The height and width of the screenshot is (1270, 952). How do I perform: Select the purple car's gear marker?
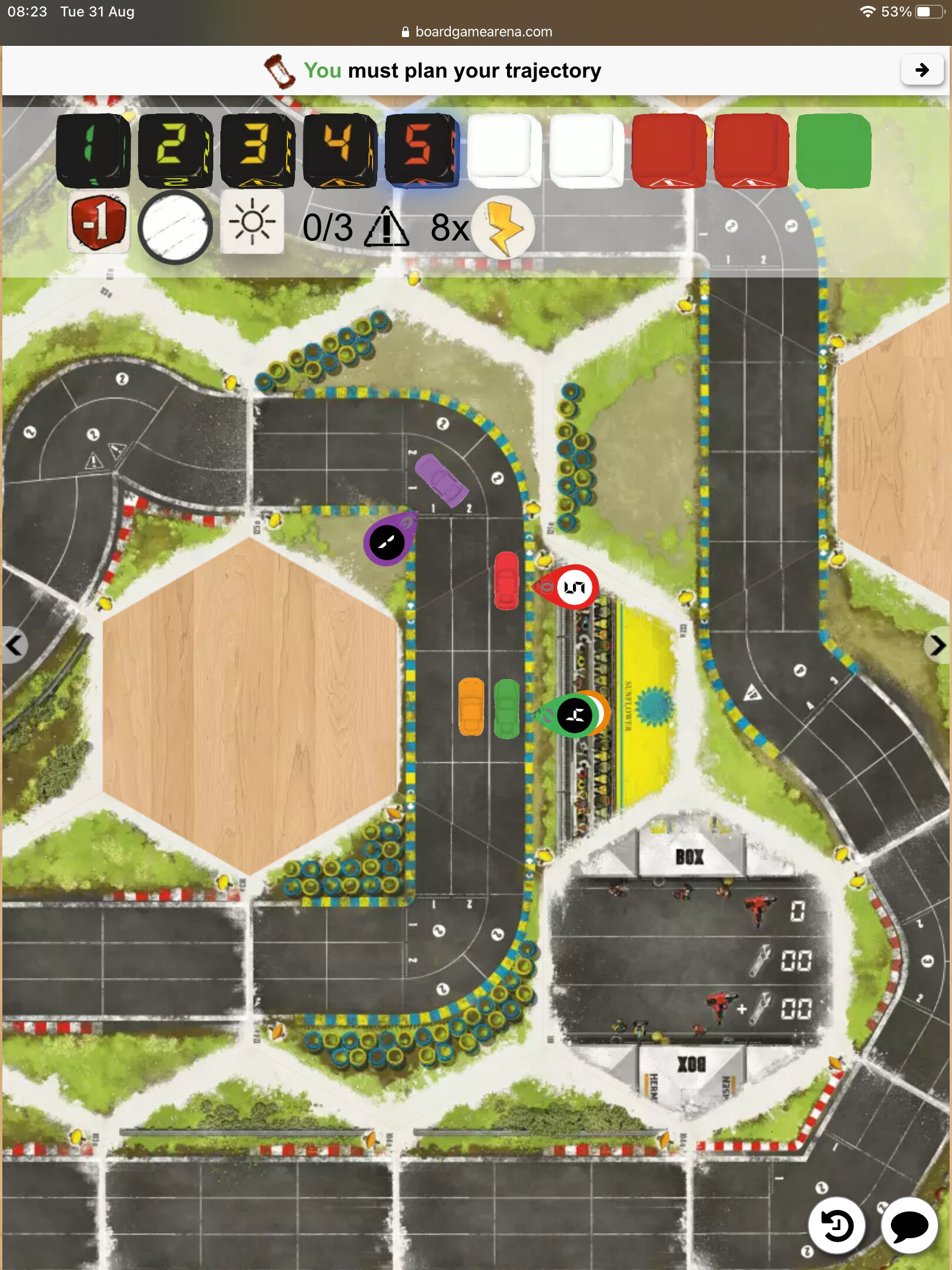click(387, 542)
